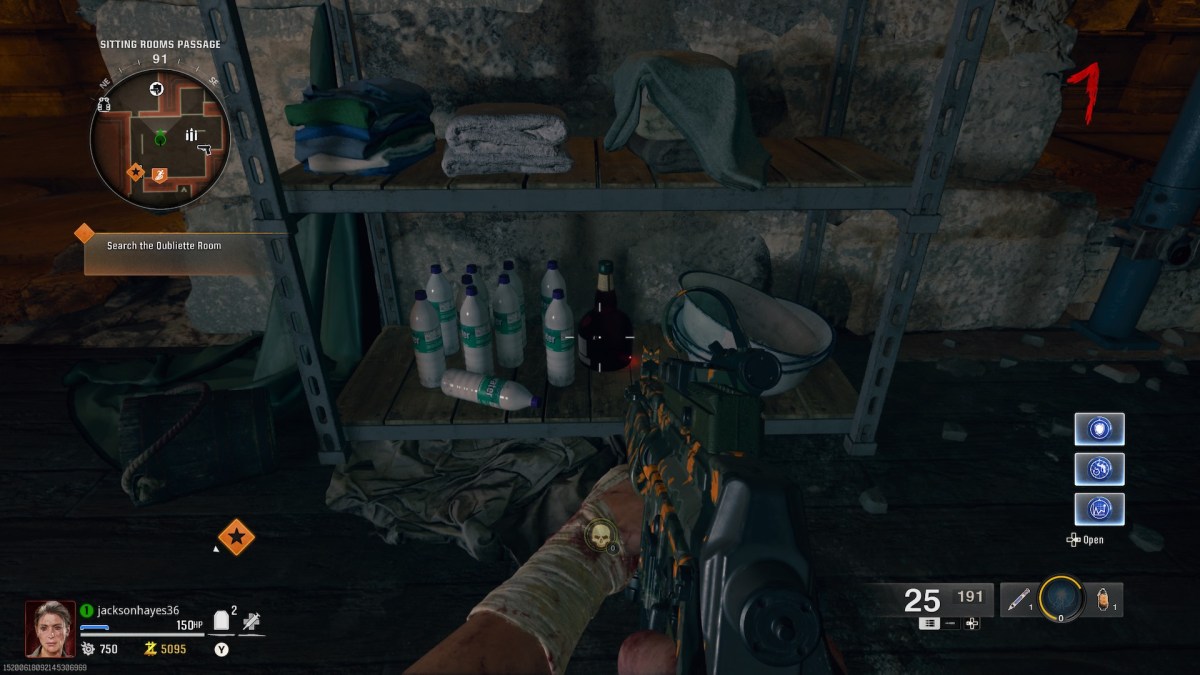Select the armor plate icon

(222, 622)
